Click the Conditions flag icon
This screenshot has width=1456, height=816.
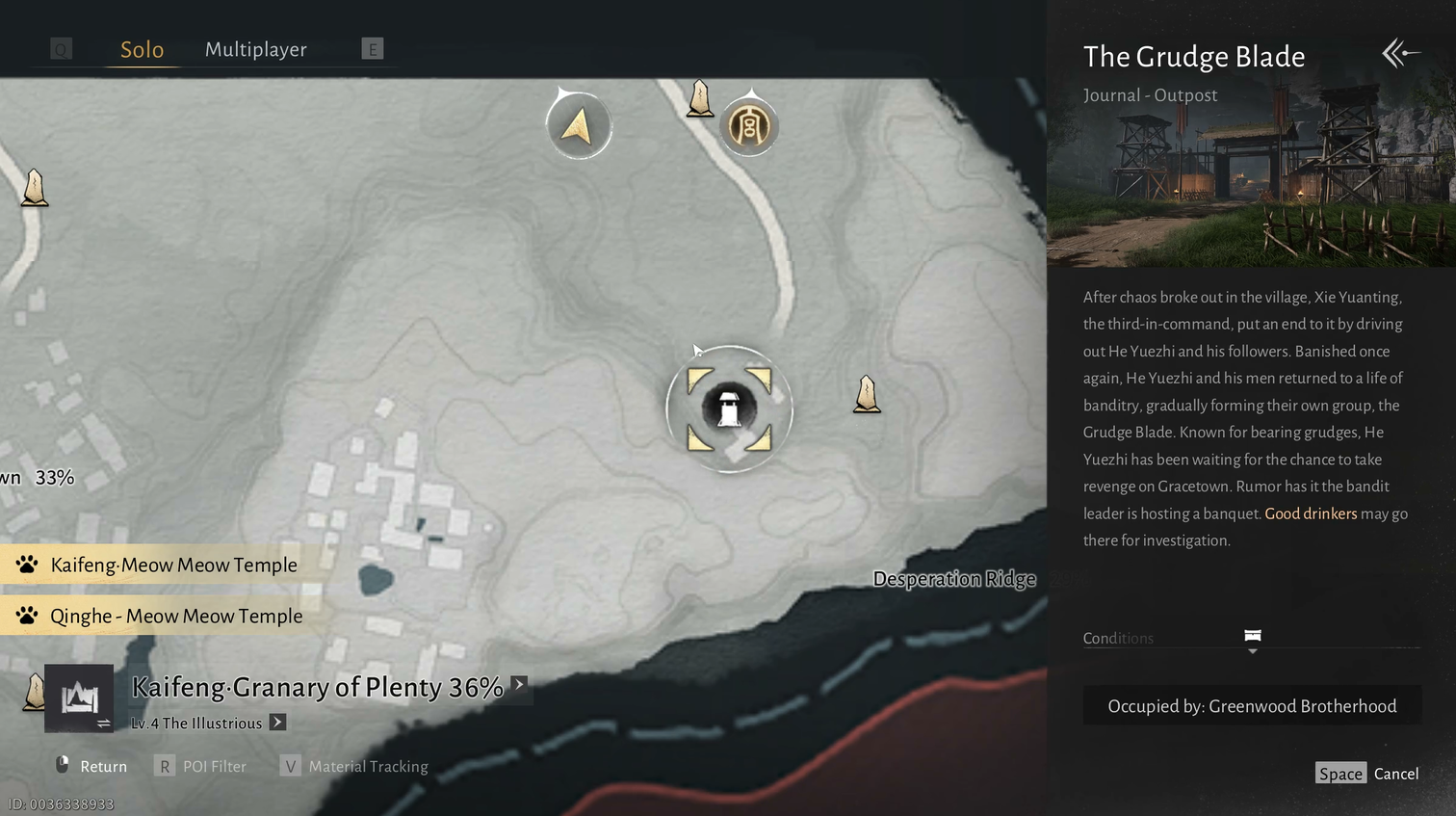(x=1252, y=637)
